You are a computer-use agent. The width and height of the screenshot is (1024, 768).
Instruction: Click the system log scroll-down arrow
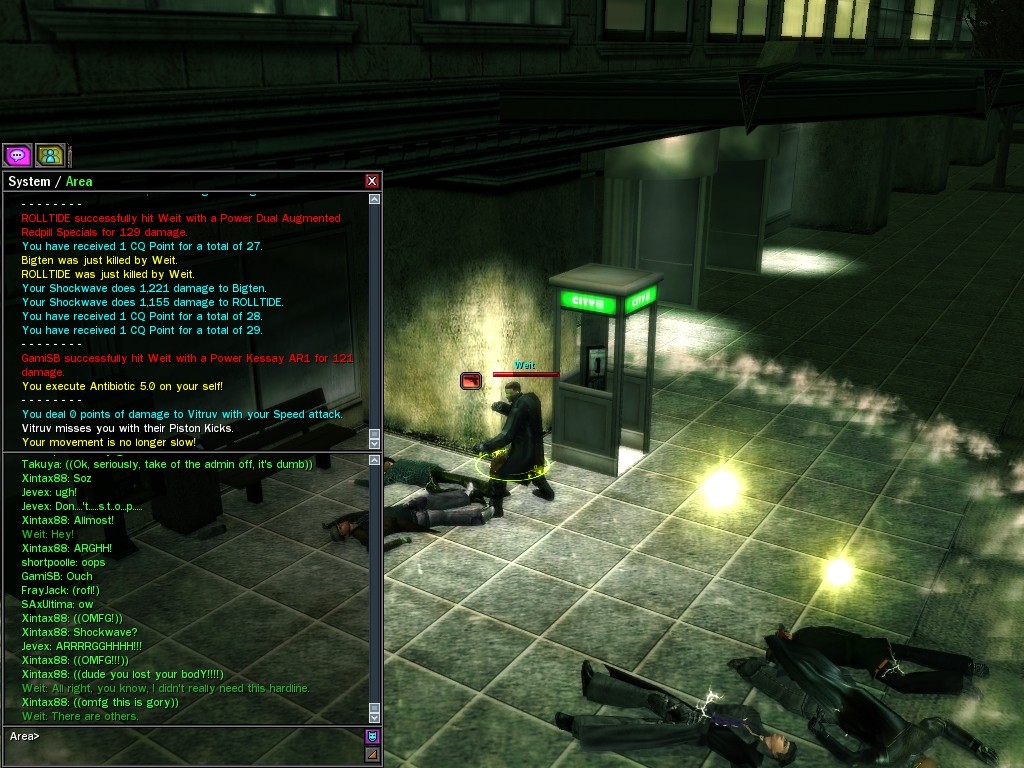(375, 442)
